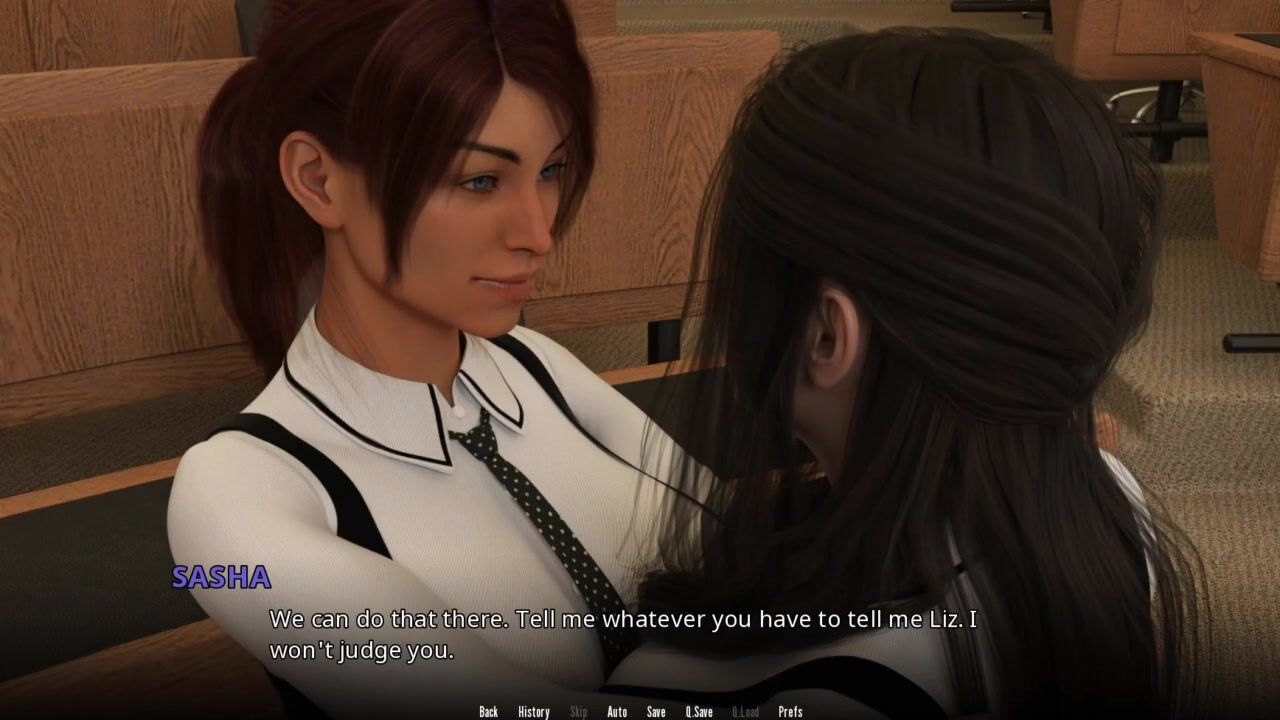Go back to the previous dialogue line
Screen dimensions: 1280x720
pyautogui.click(x=488, y=712)
